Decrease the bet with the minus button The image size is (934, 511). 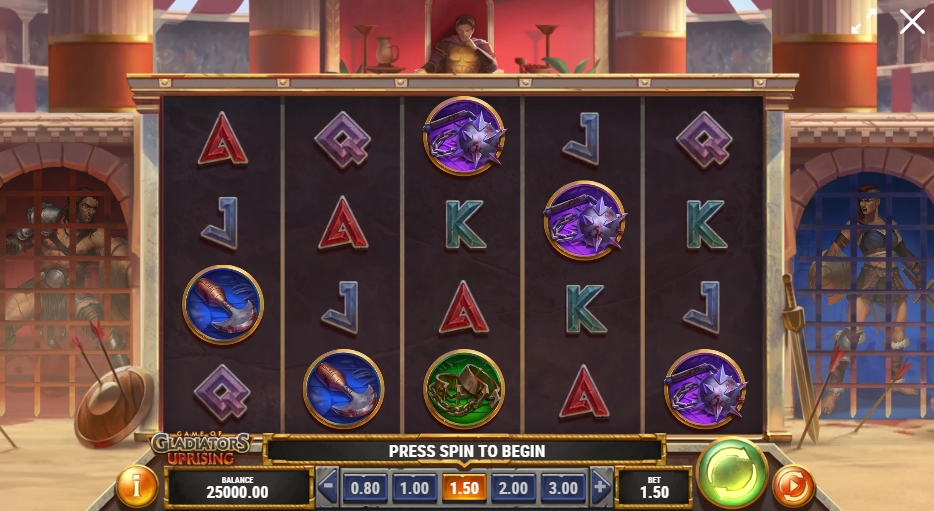tap(327, 488)
